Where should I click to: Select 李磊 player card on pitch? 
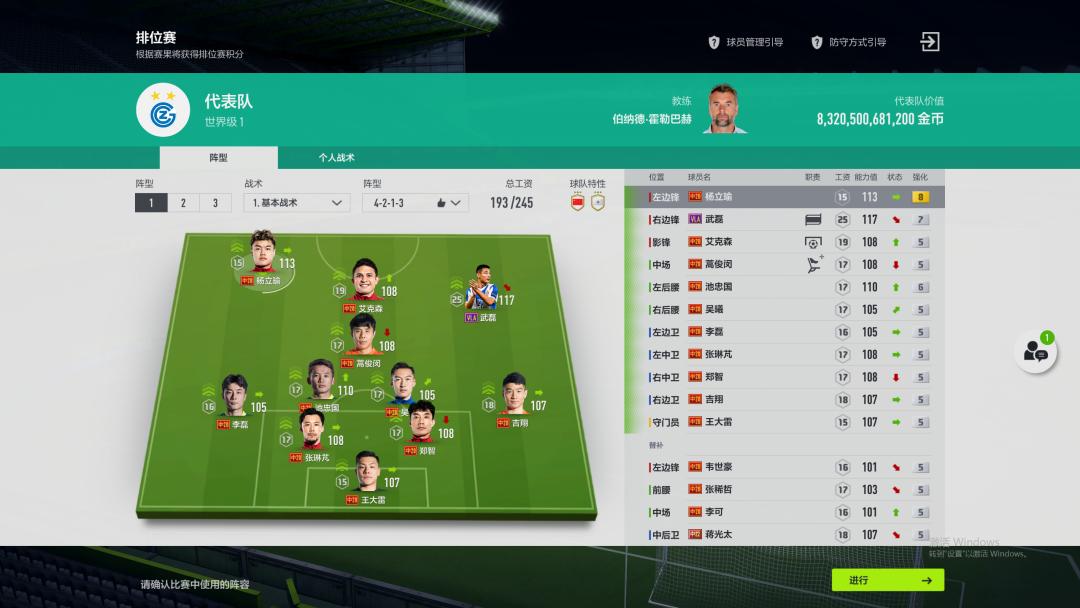click(x=234, y=399)
